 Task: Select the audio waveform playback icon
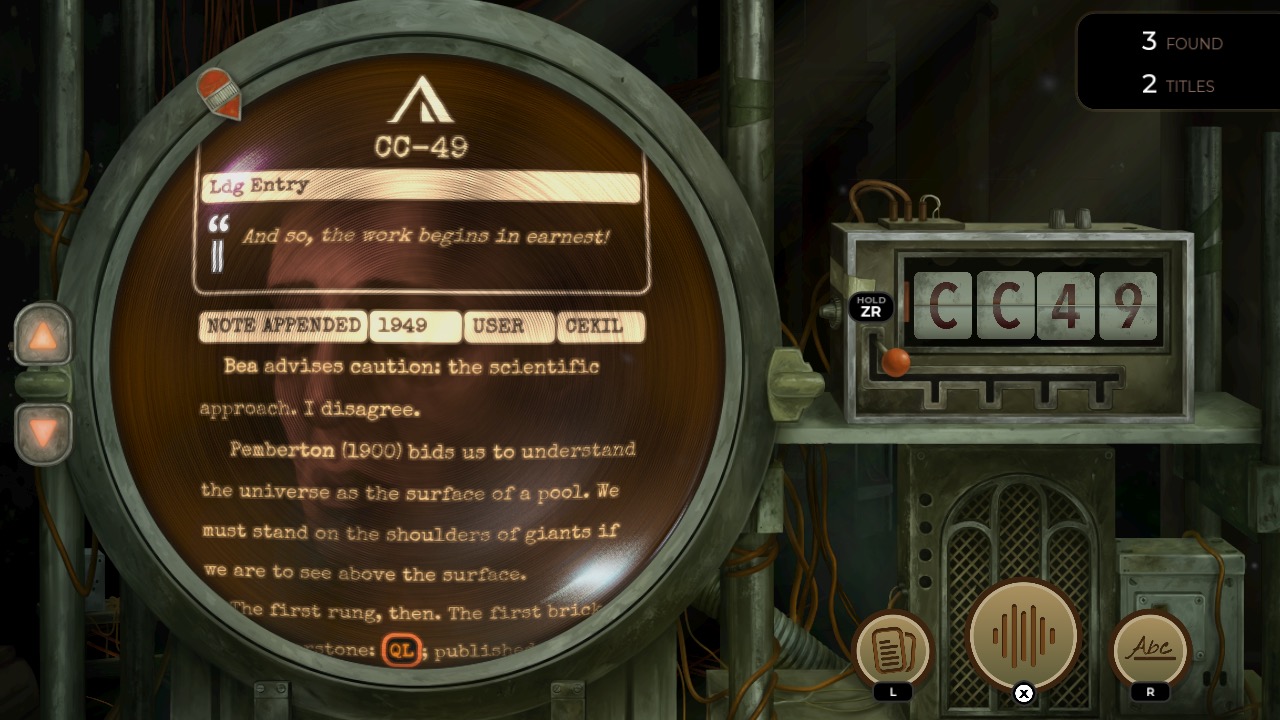point(1022,634)
